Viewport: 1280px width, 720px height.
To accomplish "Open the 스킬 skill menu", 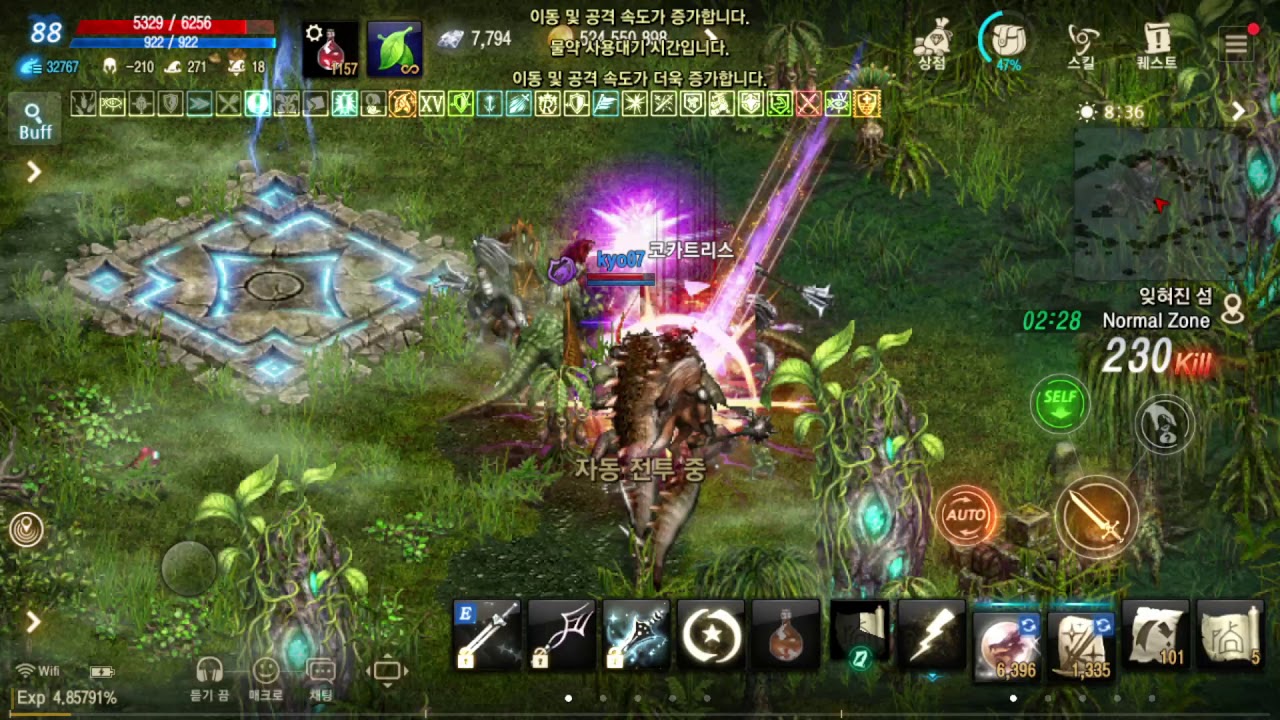I will [x=1082, y=43].
